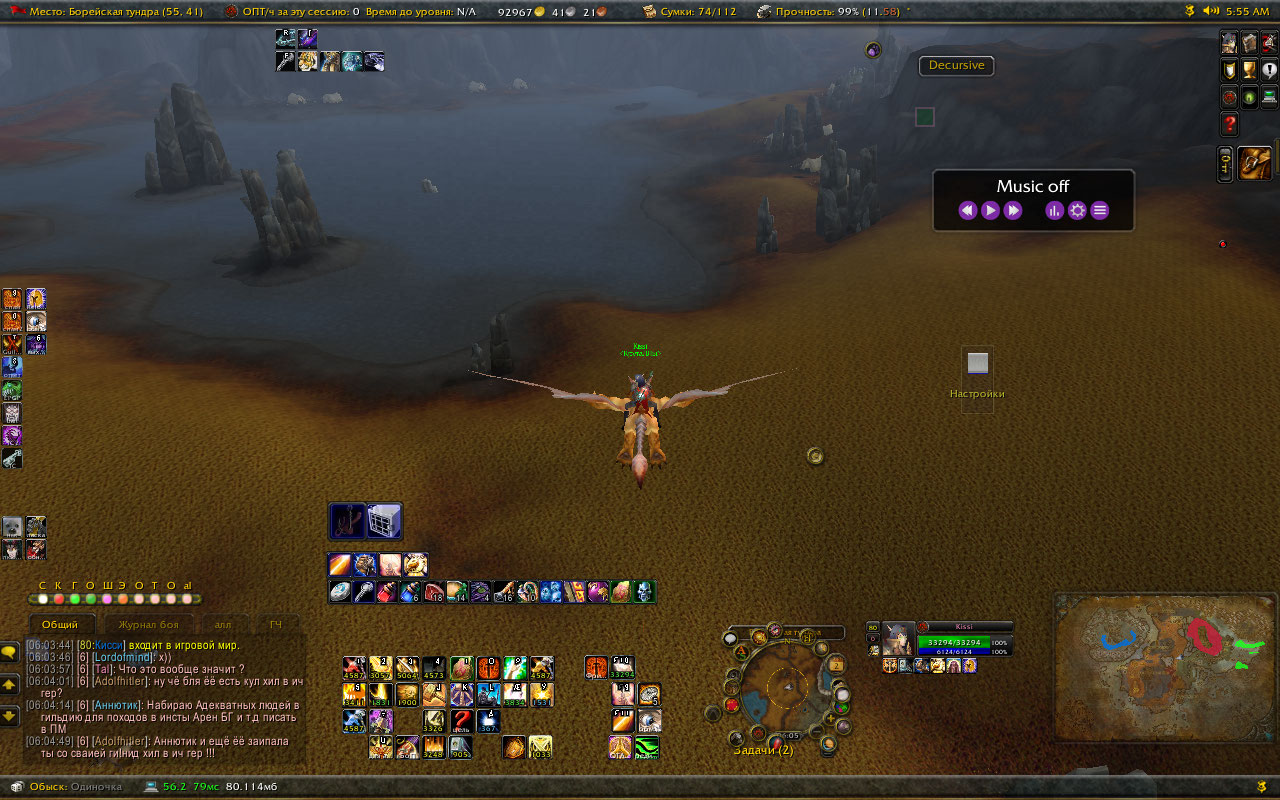Click the yellow chat speech bubble button

pos(10,652)
